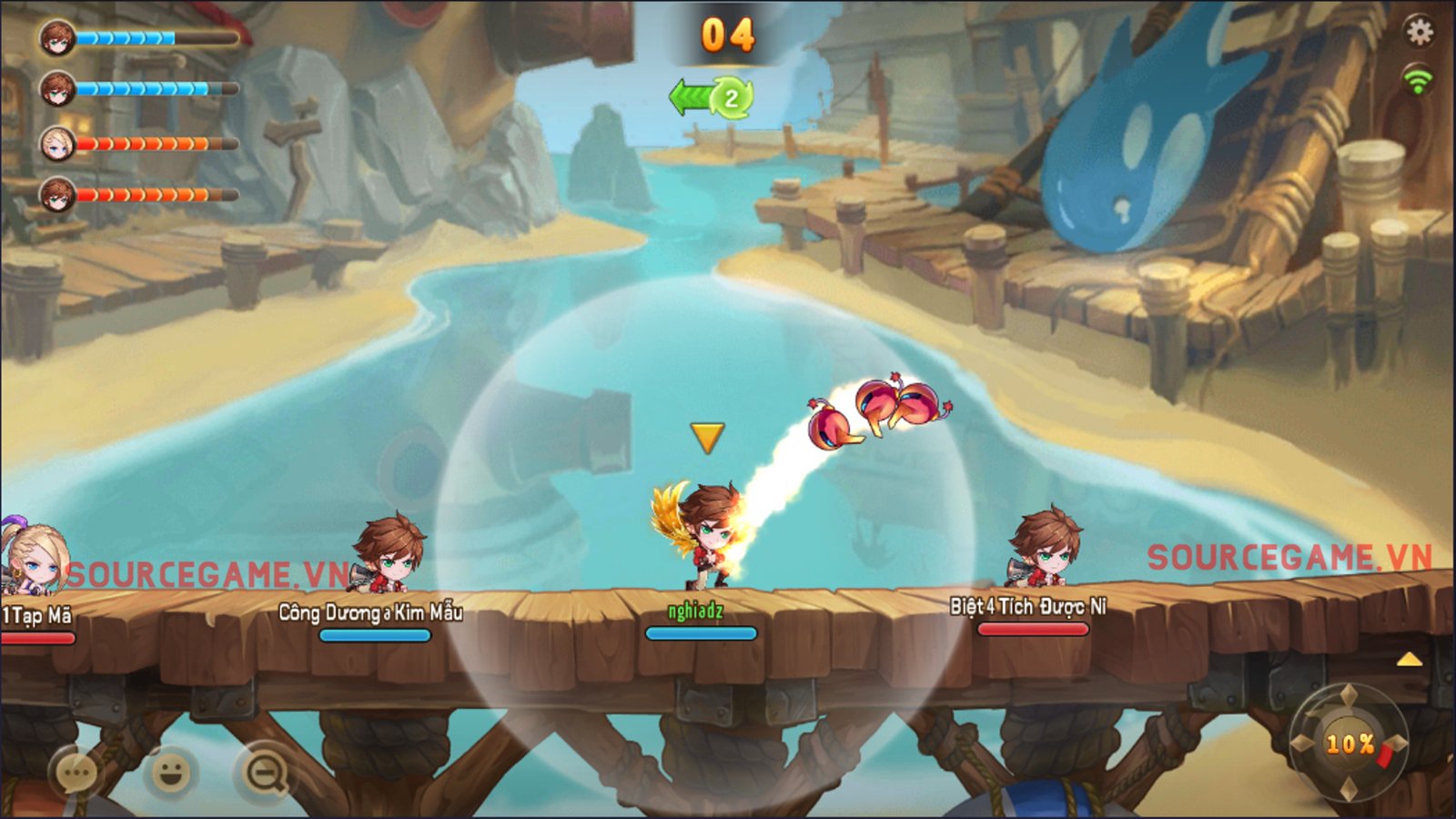Expand the yellow up-arrow panel
The image size is (1456, 819).
[x=1409, y=660]
